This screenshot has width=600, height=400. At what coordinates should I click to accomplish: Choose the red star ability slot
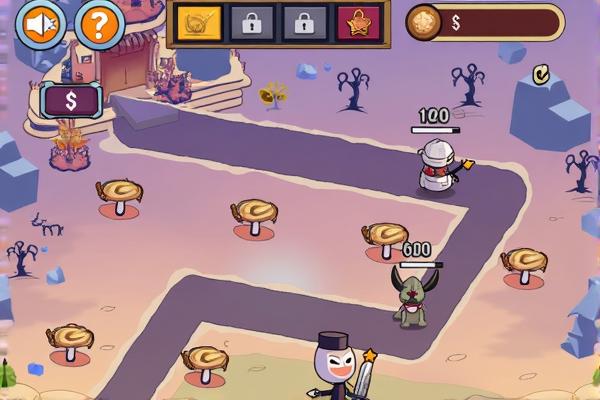(358, 22)
